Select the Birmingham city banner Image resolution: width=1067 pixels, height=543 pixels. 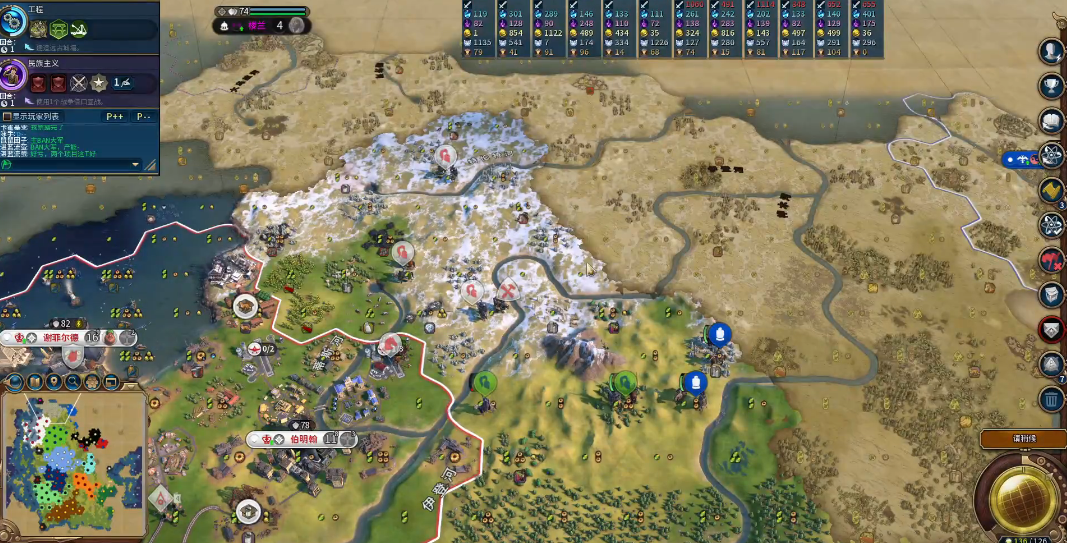tap(302, 439)
